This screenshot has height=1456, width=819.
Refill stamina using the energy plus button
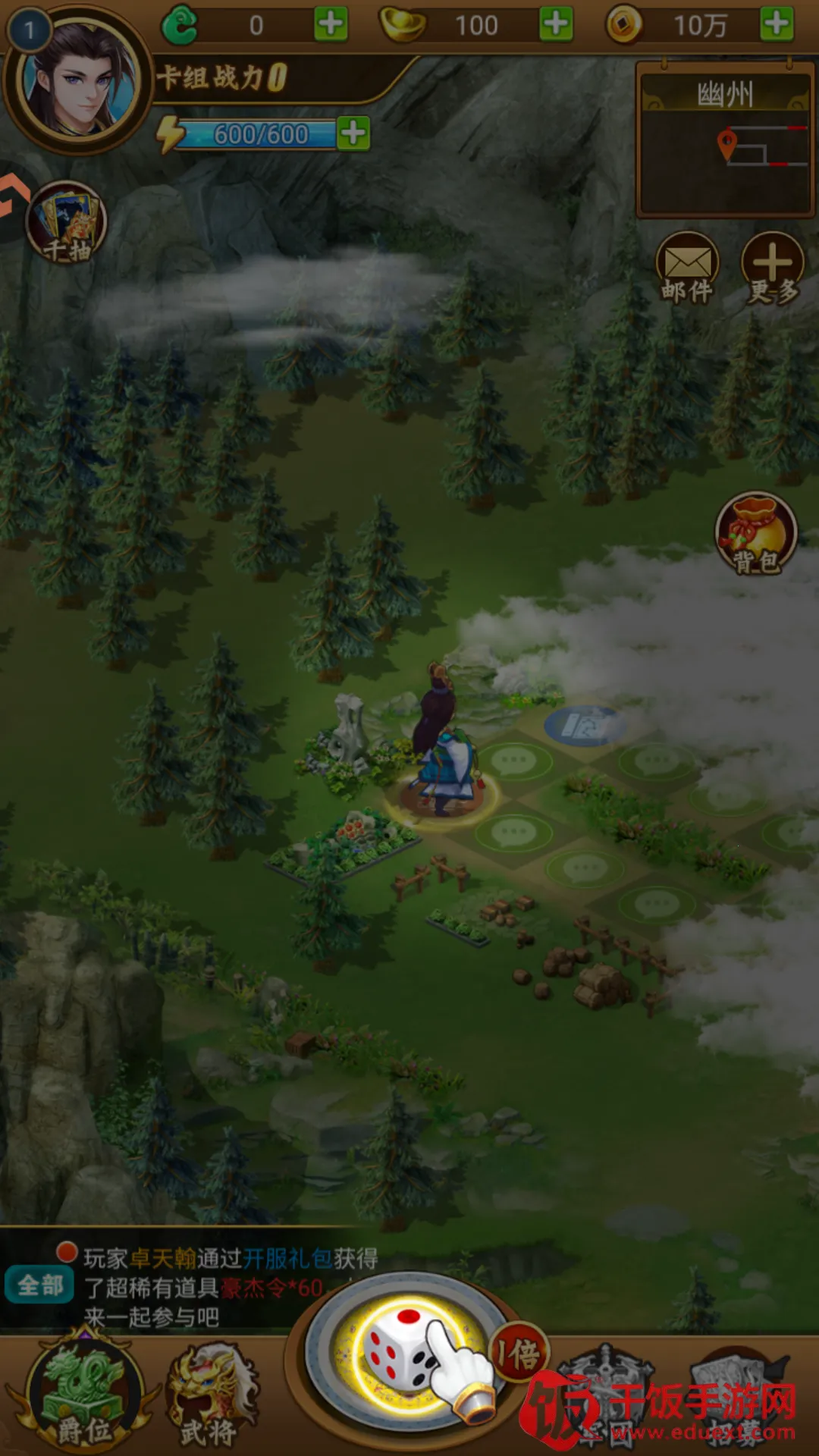coord(353,134)
